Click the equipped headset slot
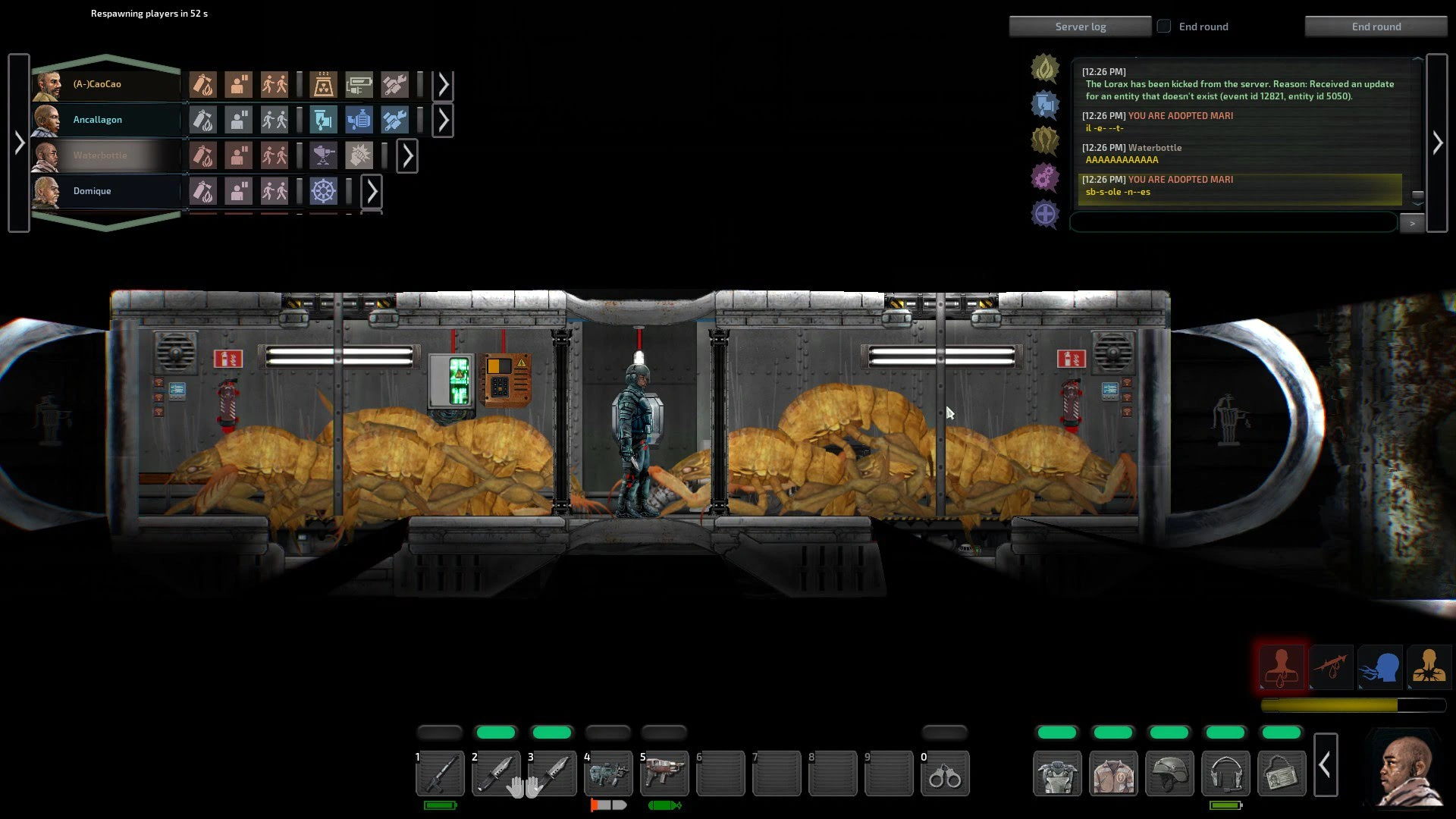Image resolution: width=1456 pixels, height=819 pixels. [x=1225, y=773]
